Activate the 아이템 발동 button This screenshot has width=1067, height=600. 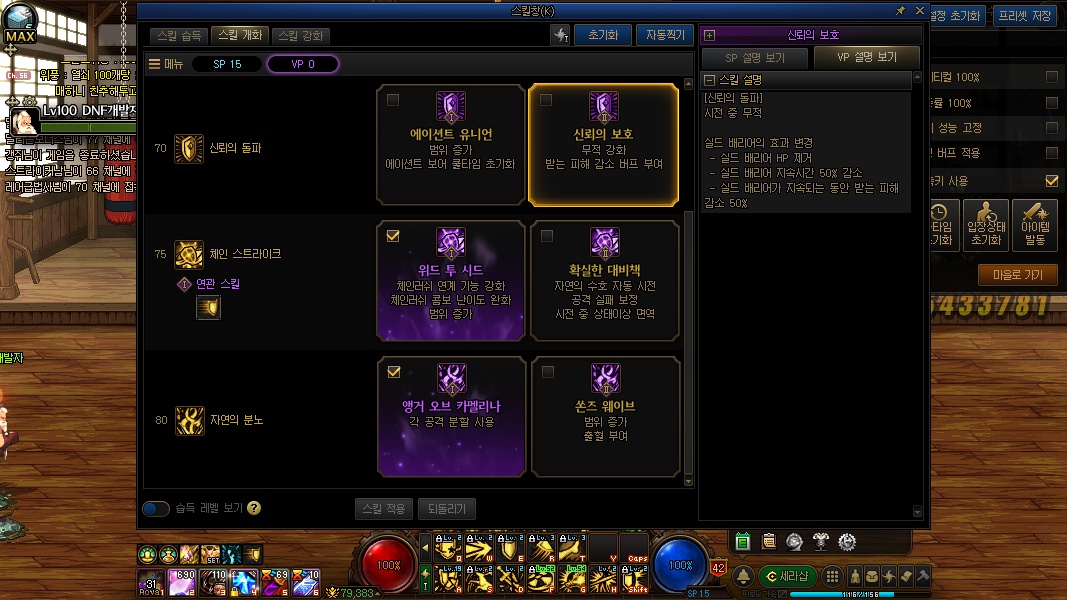(1035, 225)
